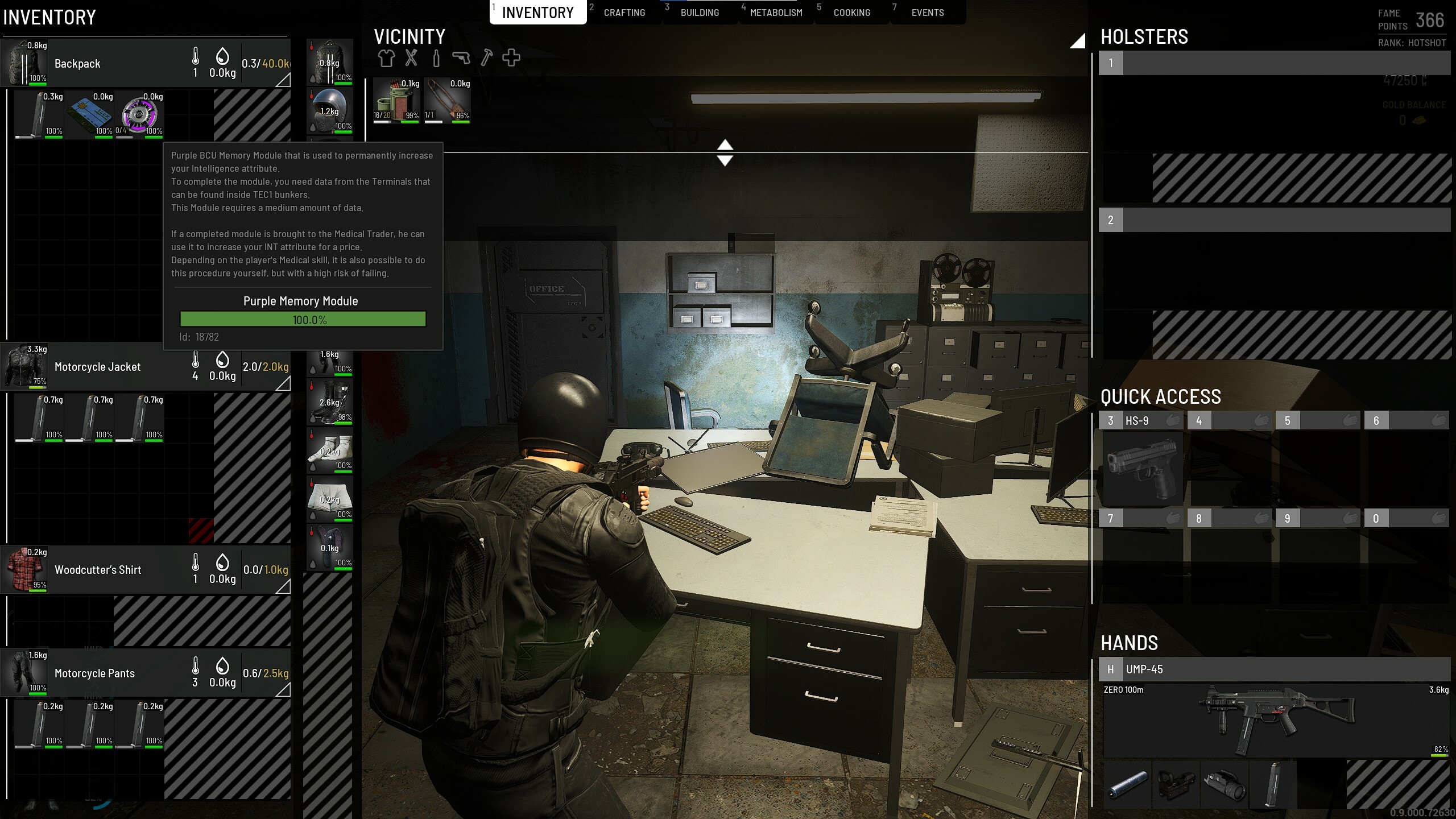
Task: Select the equipped helmet slot
Action: (x=330, y=110)
